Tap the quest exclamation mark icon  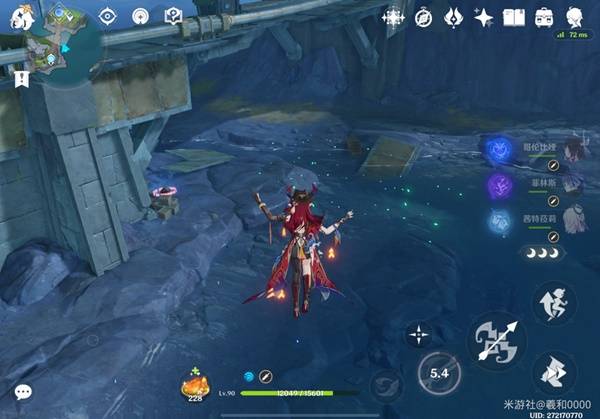[20, 79]
